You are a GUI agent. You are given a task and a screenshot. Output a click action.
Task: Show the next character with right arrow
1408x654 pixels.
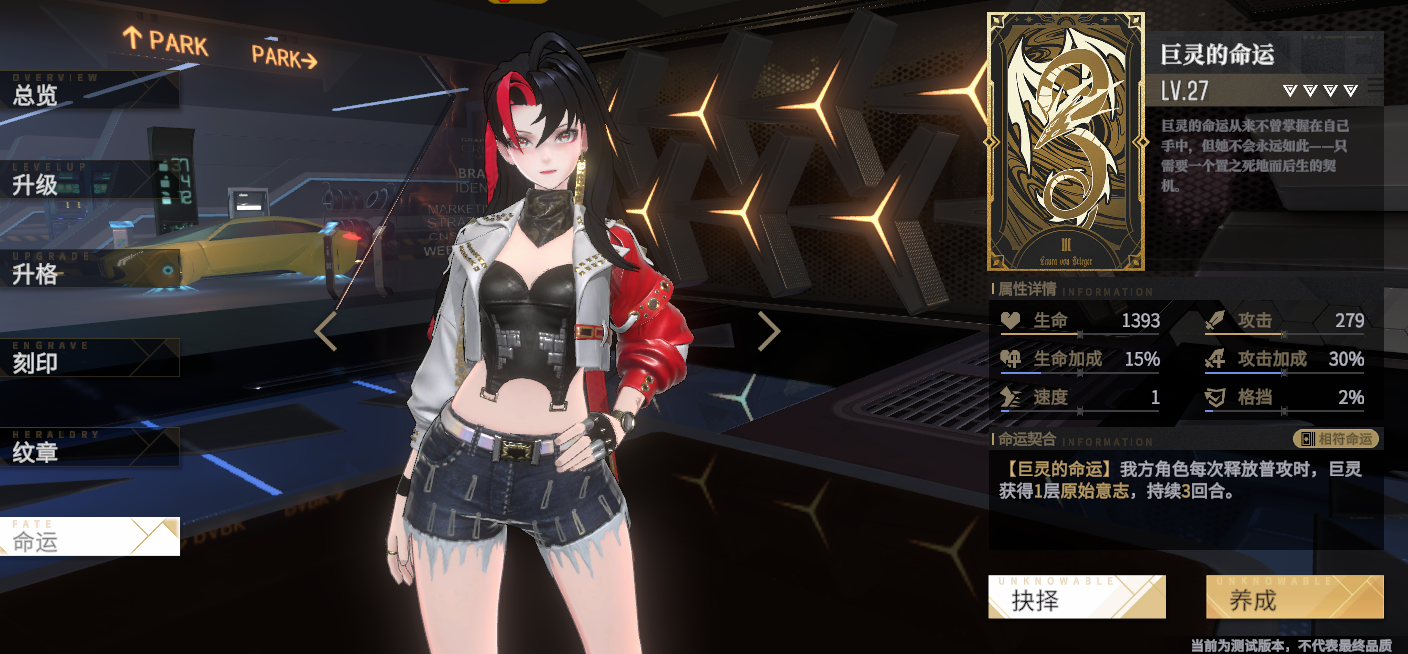(768, 331)
